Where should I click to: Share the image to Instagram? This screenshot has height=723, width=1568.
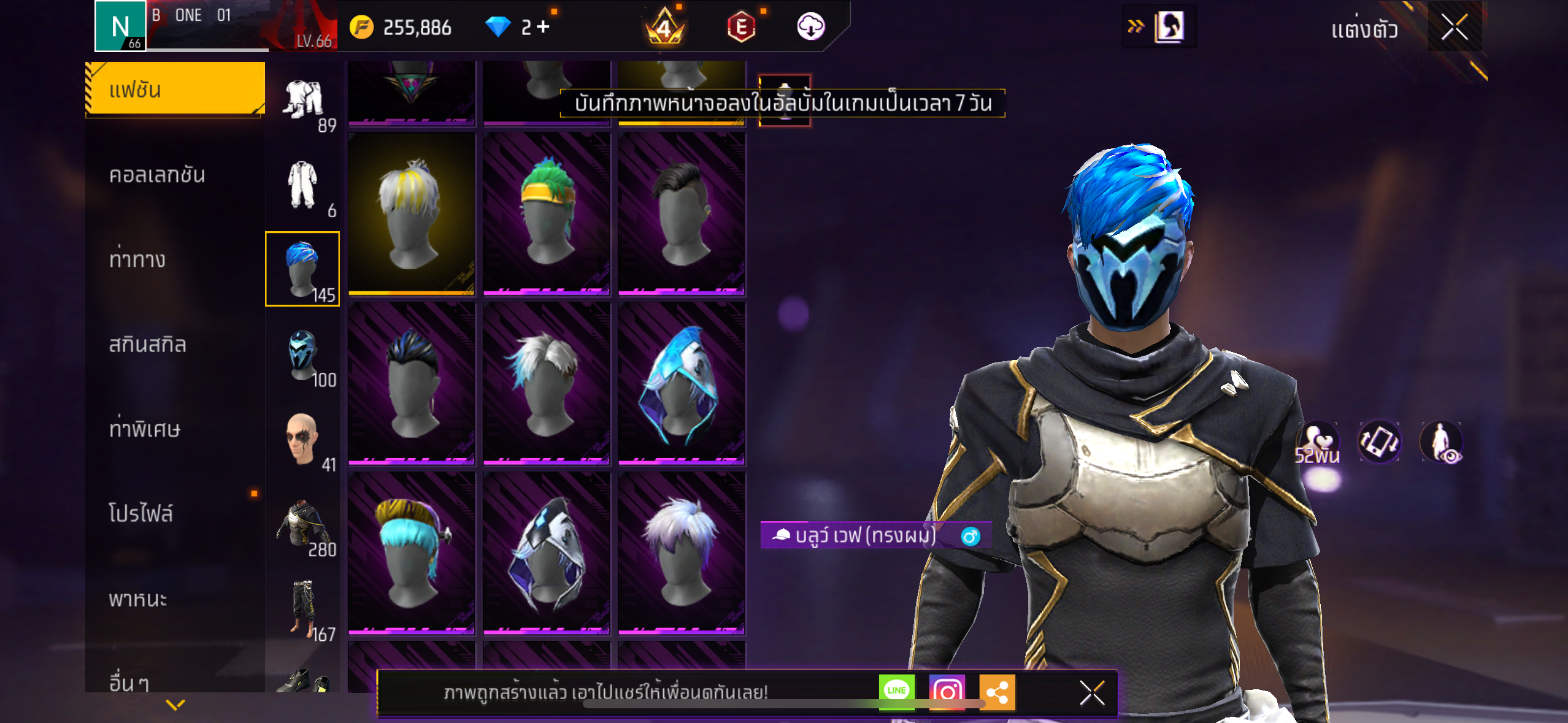coord(947,692)
